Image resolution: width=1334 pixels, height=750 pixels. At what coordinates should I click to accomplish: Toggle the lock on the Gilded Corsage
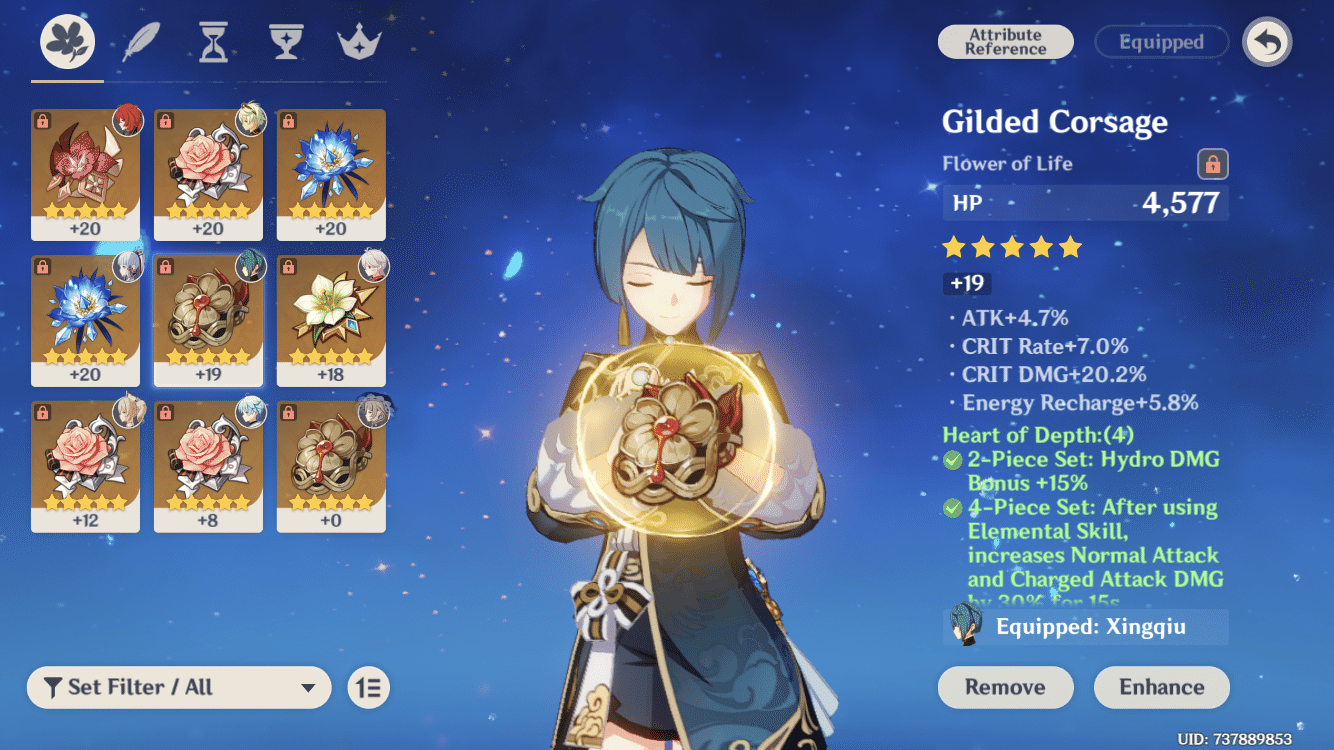pyautogui.click(x=1211, y=164)
